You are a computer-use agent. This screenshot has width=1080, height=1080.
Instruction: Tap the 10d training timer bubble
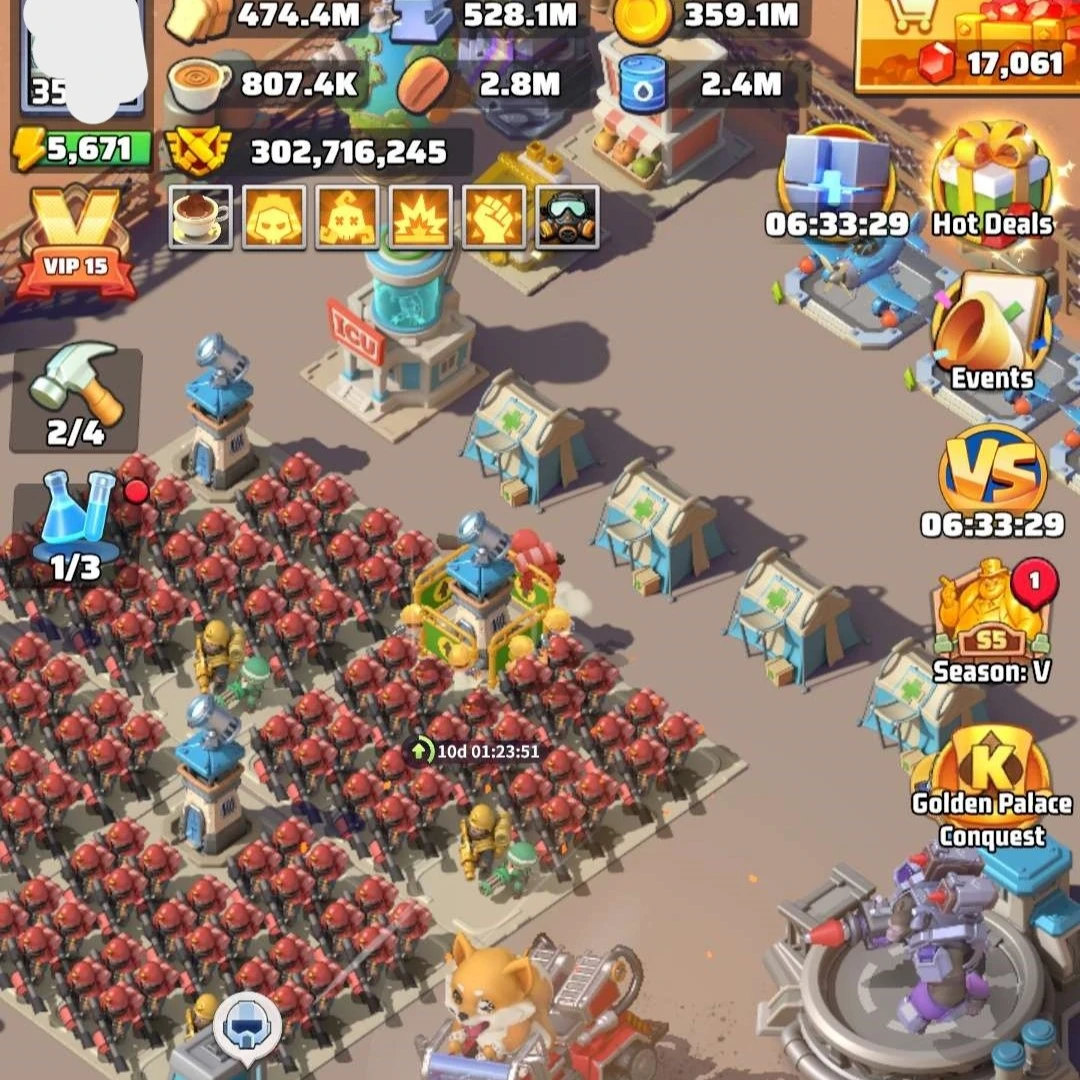click(477, 751)
